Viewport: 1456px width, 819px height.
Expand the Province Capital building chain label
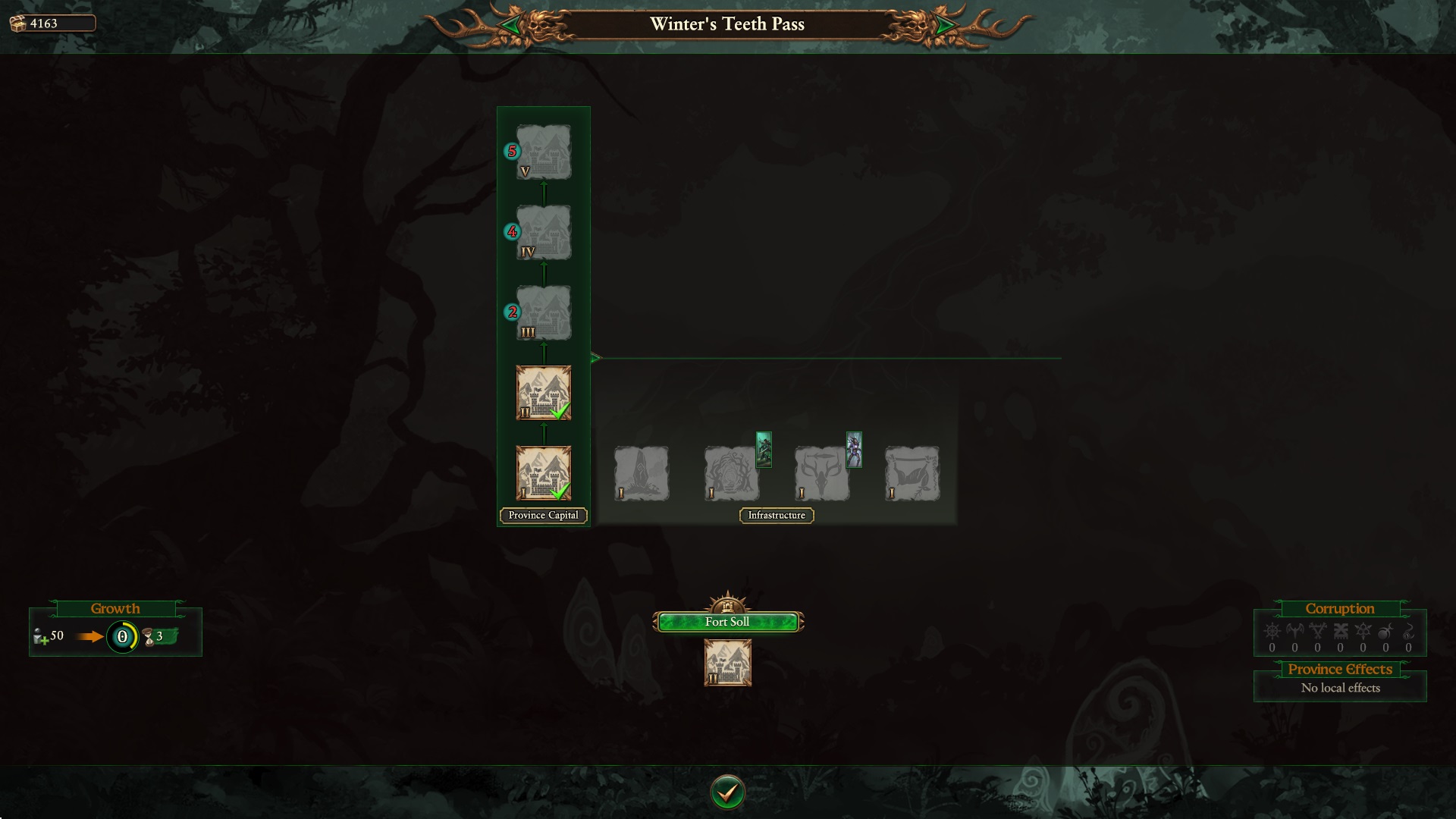(x=543, y=515)
